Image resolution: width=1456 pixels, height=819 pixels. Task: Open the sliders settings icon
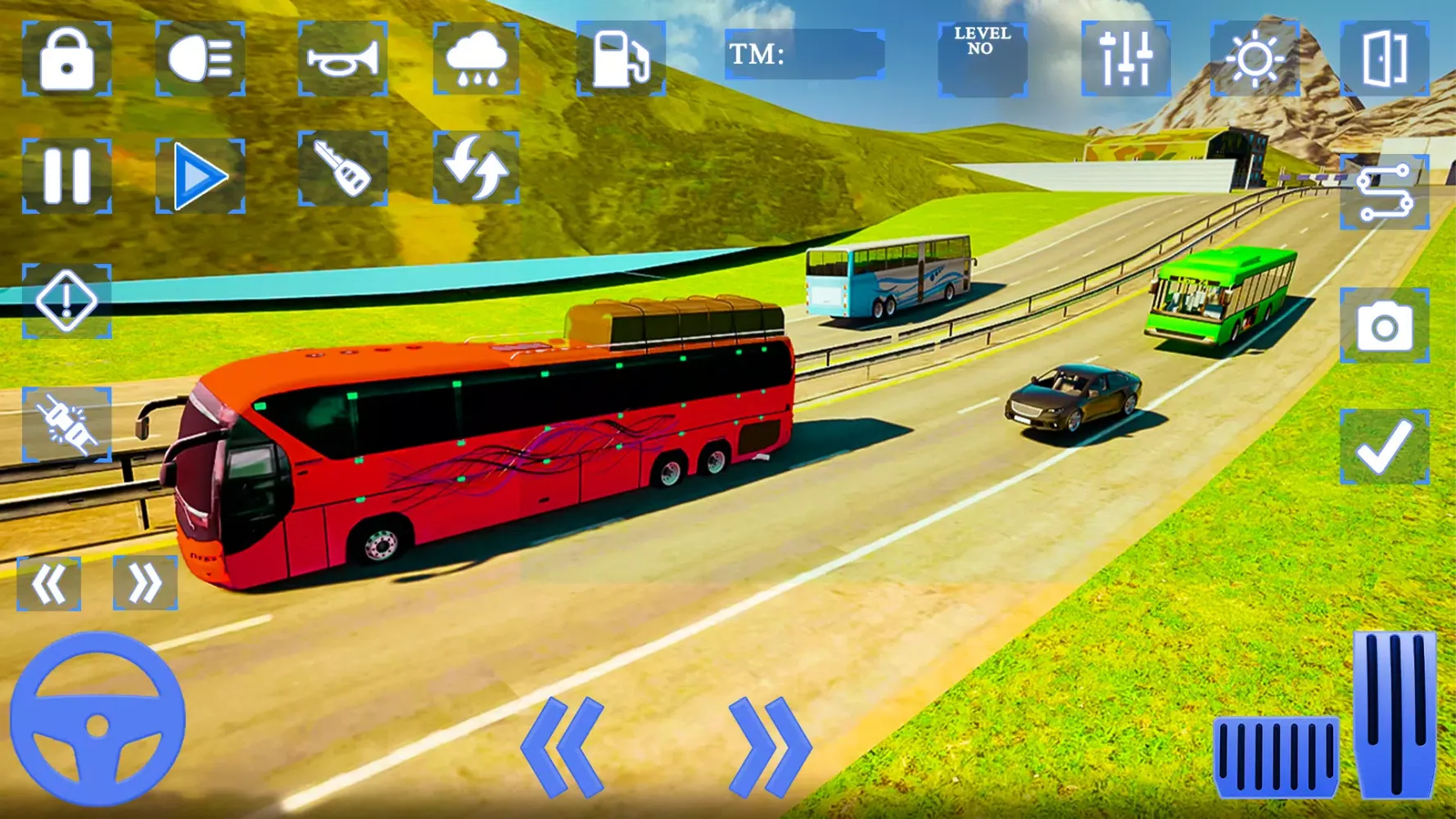click(x=1126, y=59)
